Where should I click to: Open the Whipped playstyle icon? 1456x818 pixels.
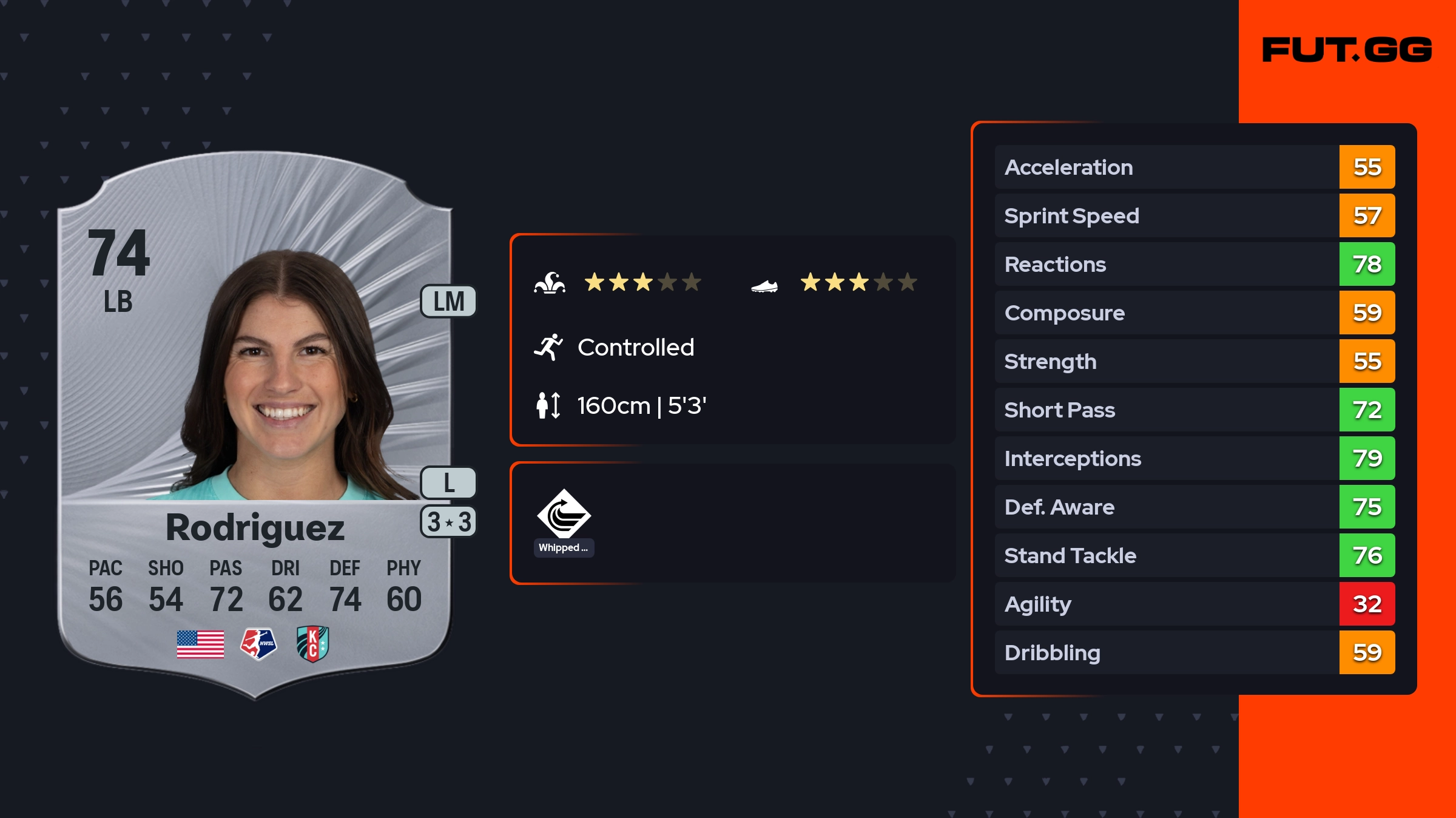[x=564, y=515]
